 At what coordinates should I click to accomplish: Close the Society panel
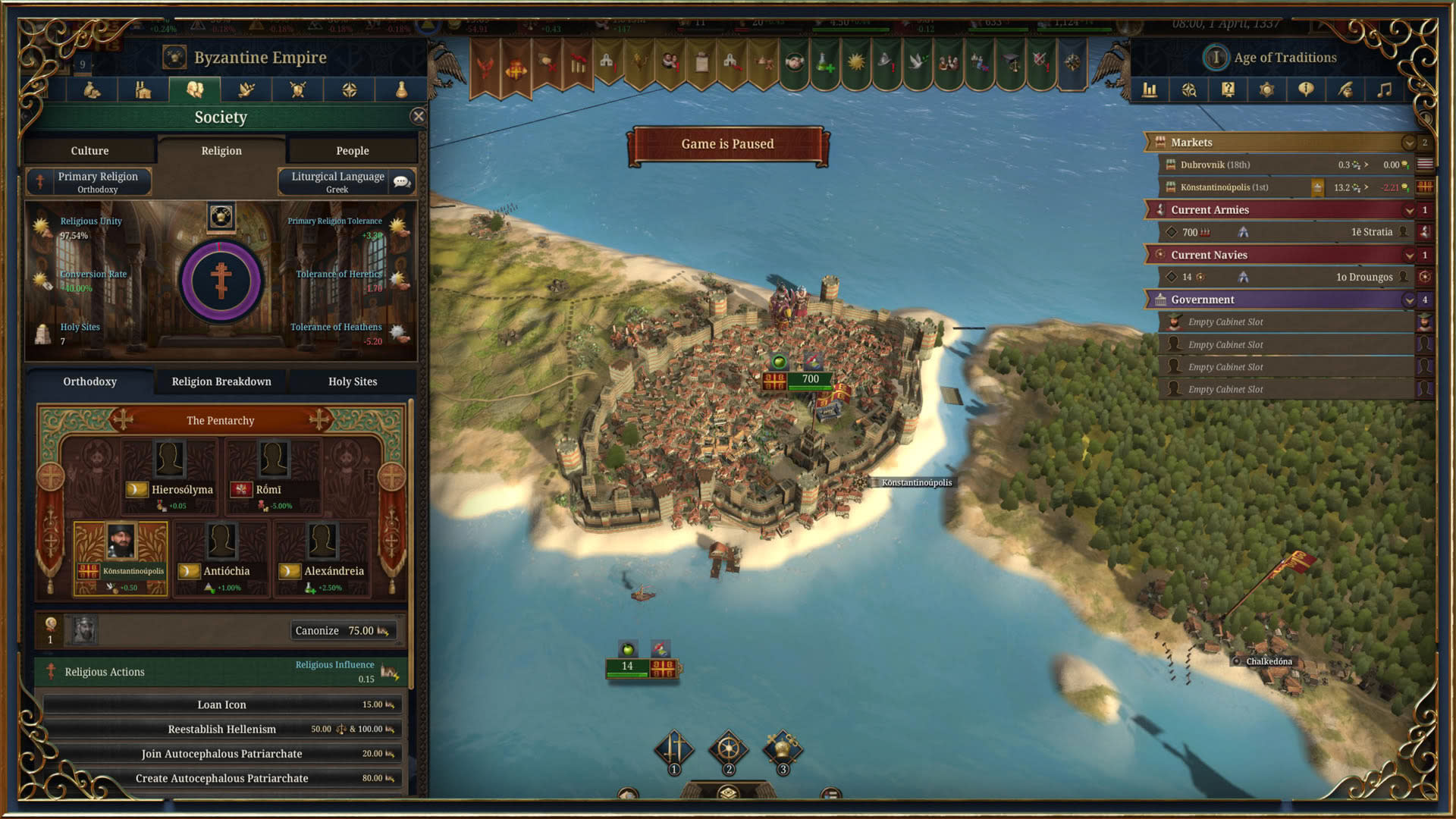point(418,116)
